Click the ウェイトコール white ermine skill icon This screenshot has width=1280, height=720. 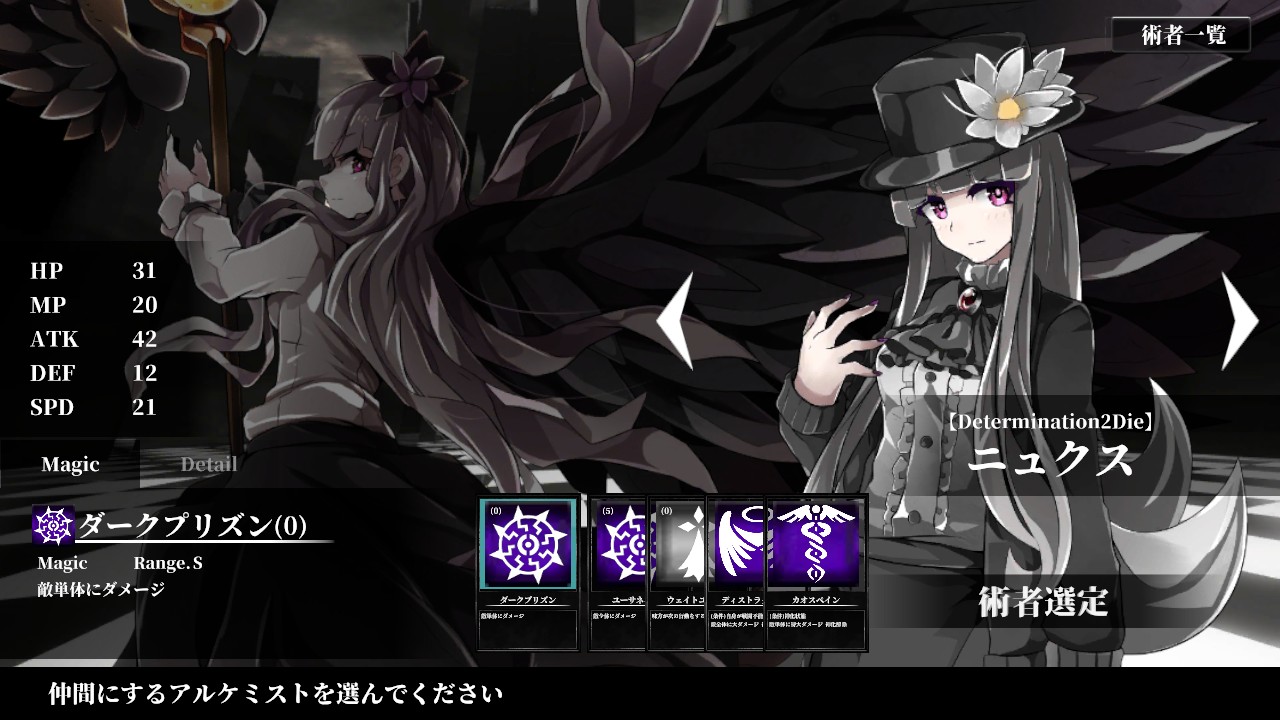coord(678,545)
